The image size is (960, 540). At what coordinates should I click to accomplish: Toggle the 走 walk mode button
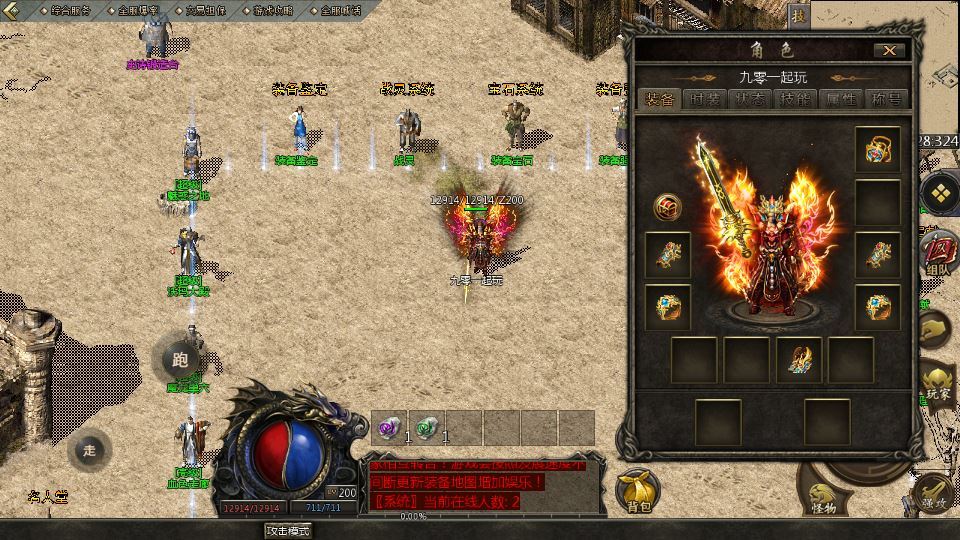click(90, 450)
